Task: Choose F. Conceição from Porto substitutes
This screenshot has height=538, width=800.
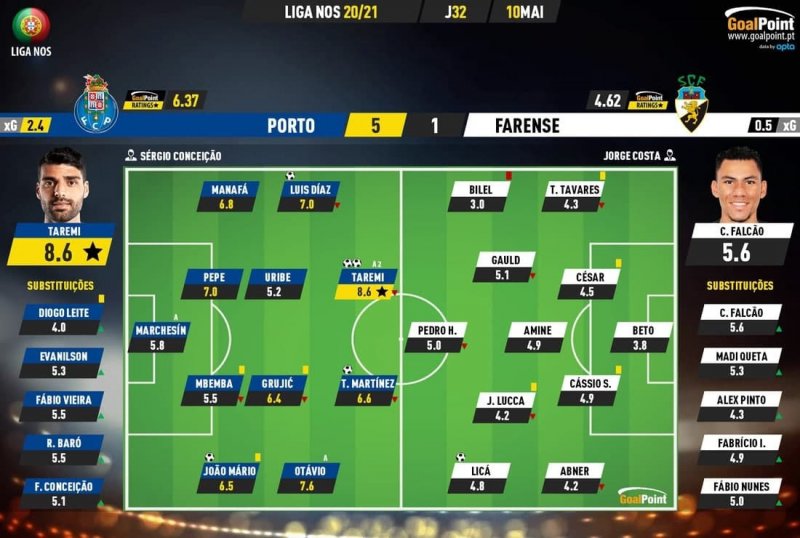Action: 65,495
